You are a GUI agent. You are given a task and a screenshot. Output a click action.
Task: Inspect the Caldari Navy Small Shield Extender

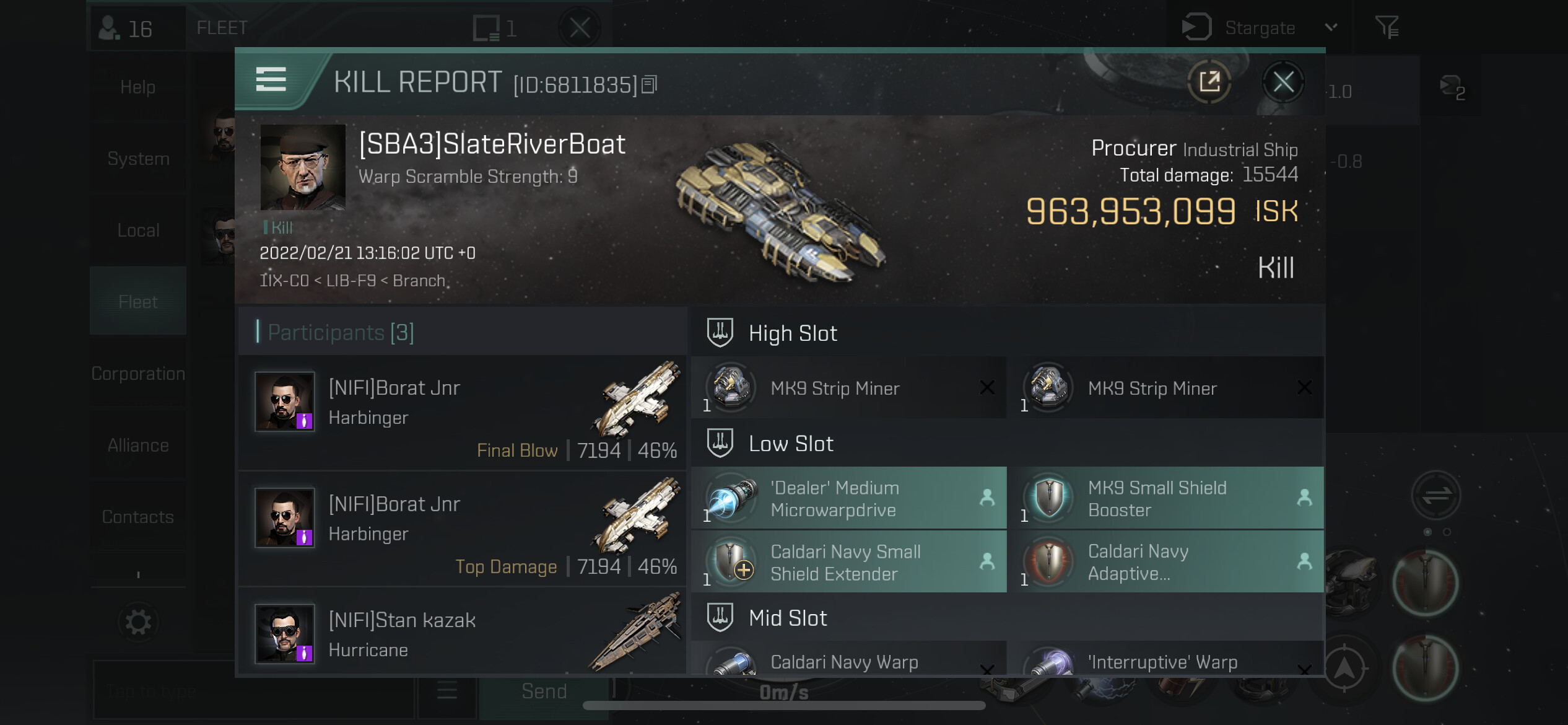[848, 562]
